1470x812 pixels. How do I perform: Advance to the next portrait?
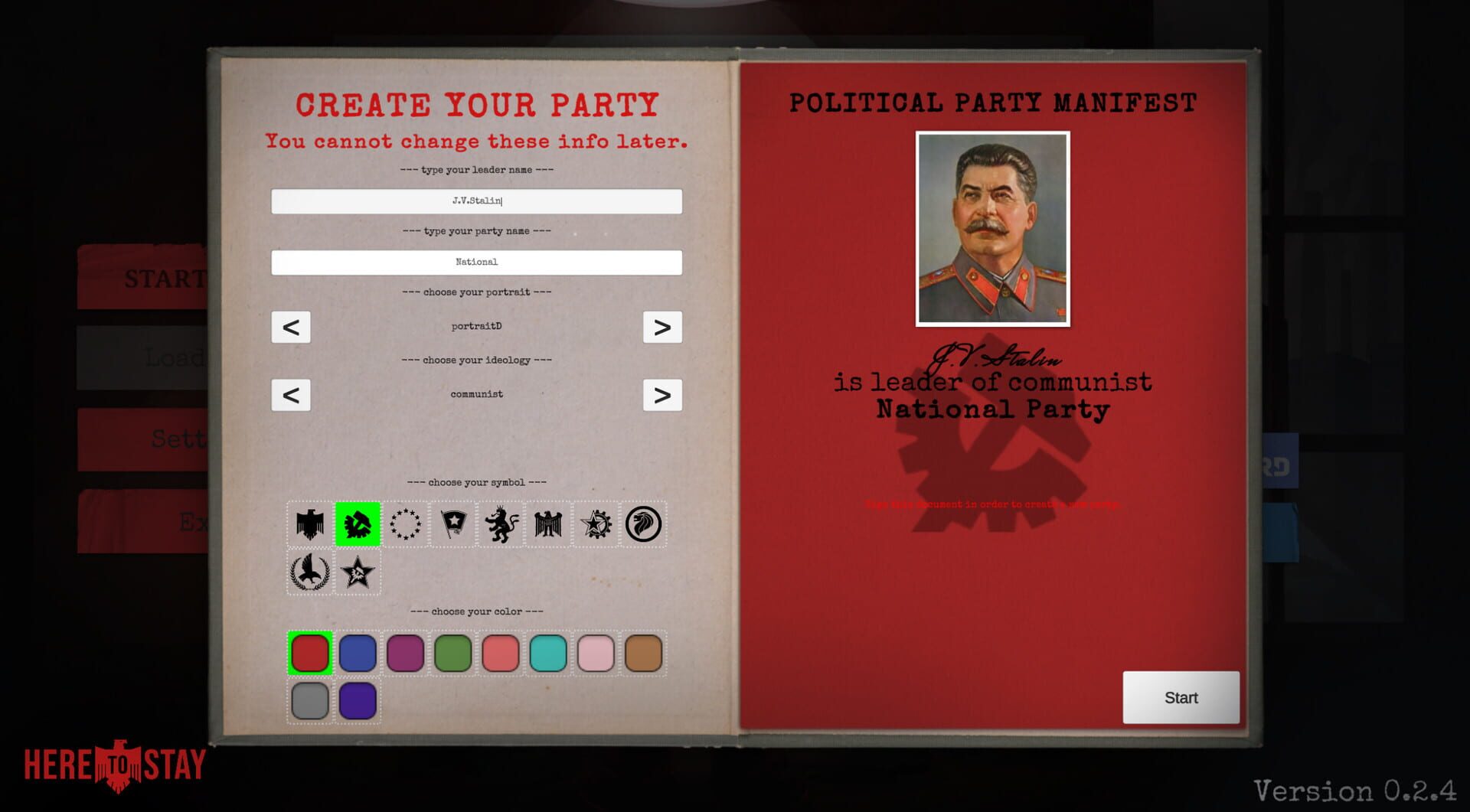point(663,327)
